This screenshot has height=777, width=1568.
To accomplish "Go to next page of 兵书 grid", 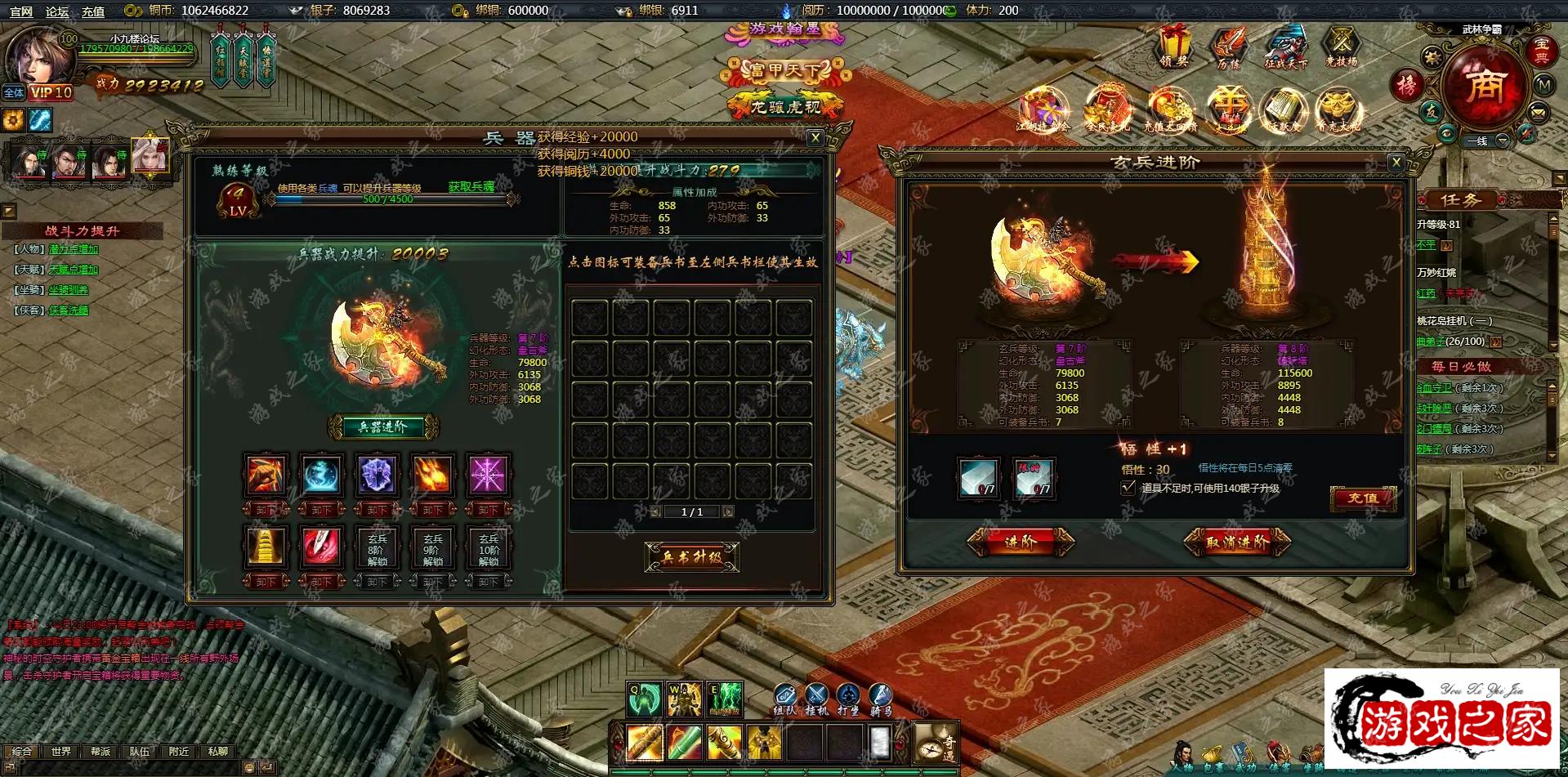I will 728,511.
